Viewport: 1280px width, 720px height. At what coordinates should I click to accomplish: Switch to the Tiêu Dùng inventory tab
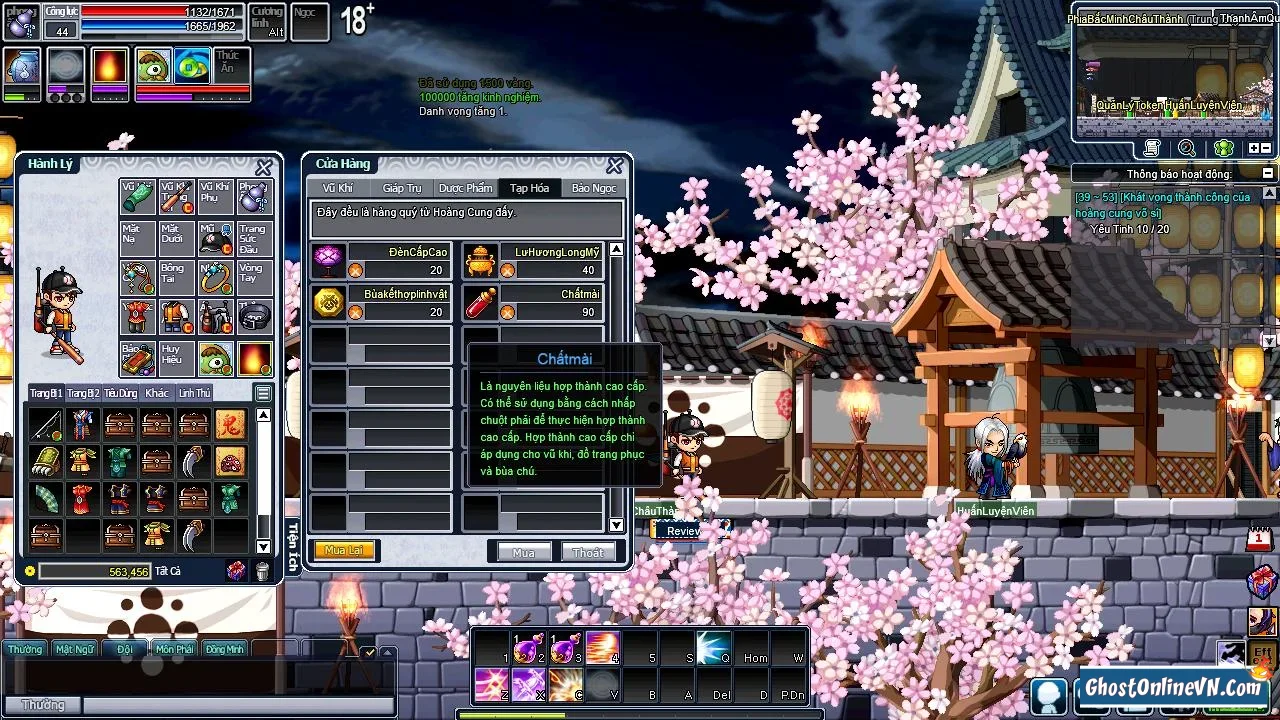[120, 393]
